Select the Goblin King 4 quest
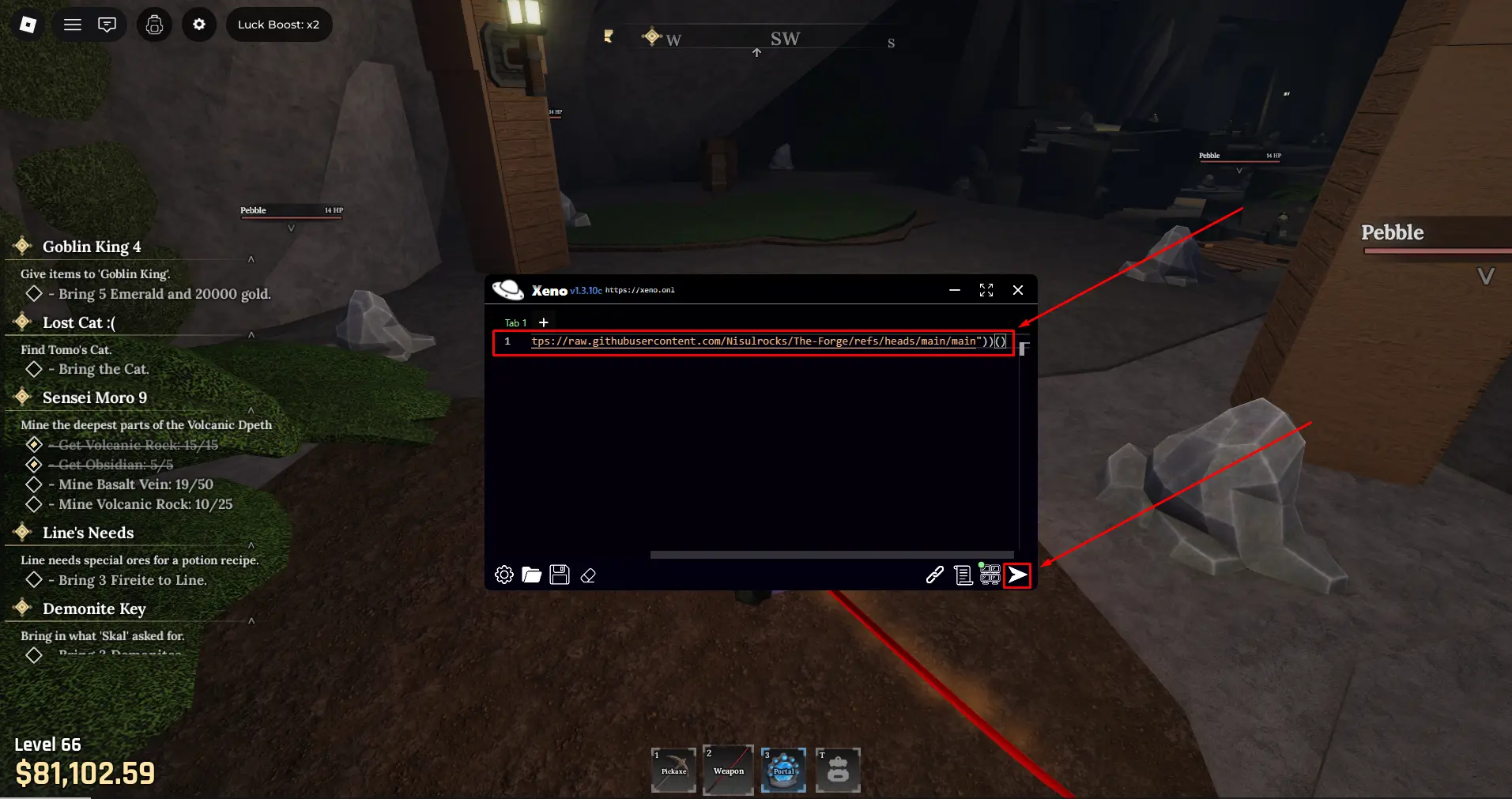 point(92,247)
